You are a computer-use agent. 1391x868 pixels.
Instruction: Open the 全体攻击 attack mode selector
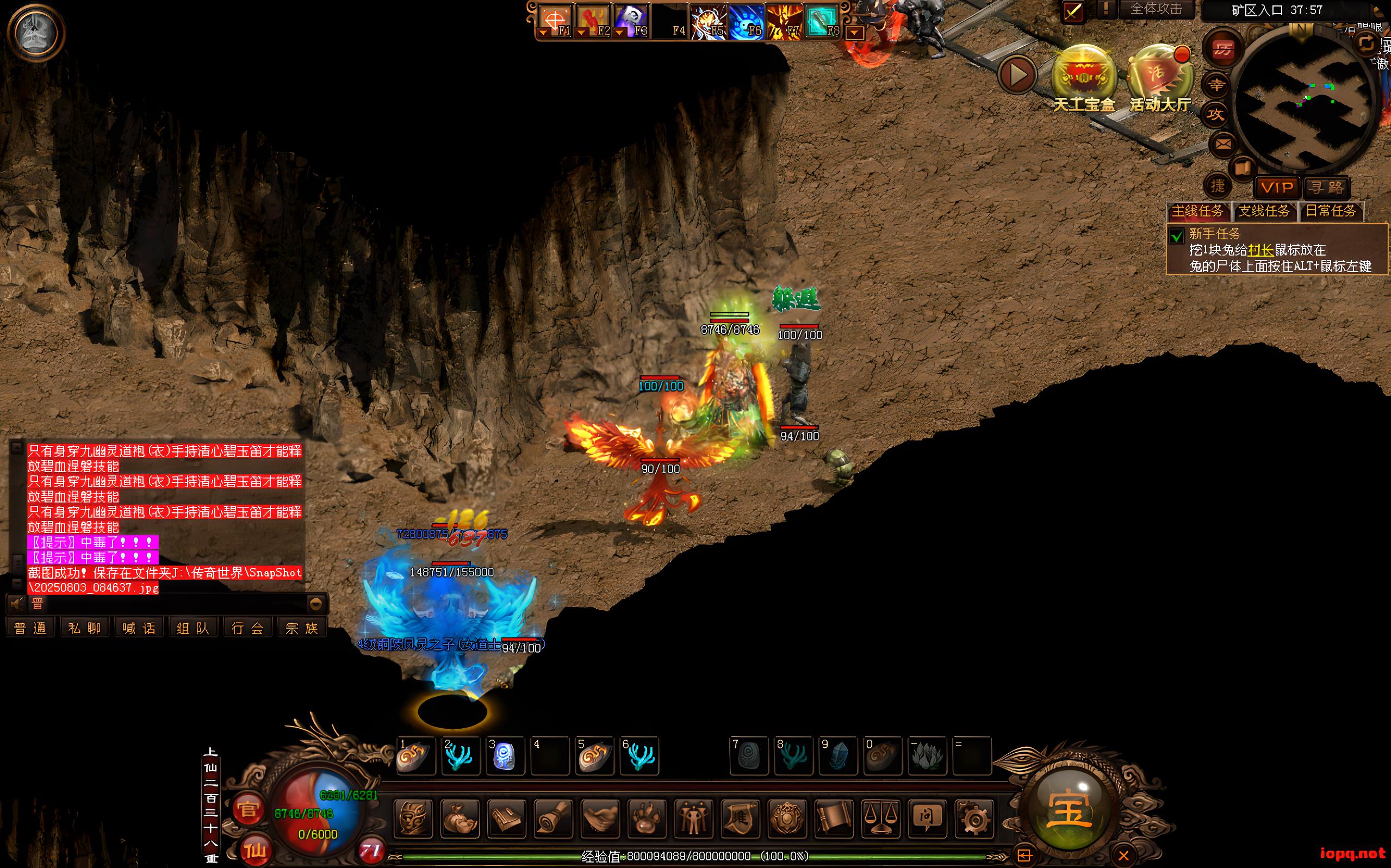click(1156, 10)
